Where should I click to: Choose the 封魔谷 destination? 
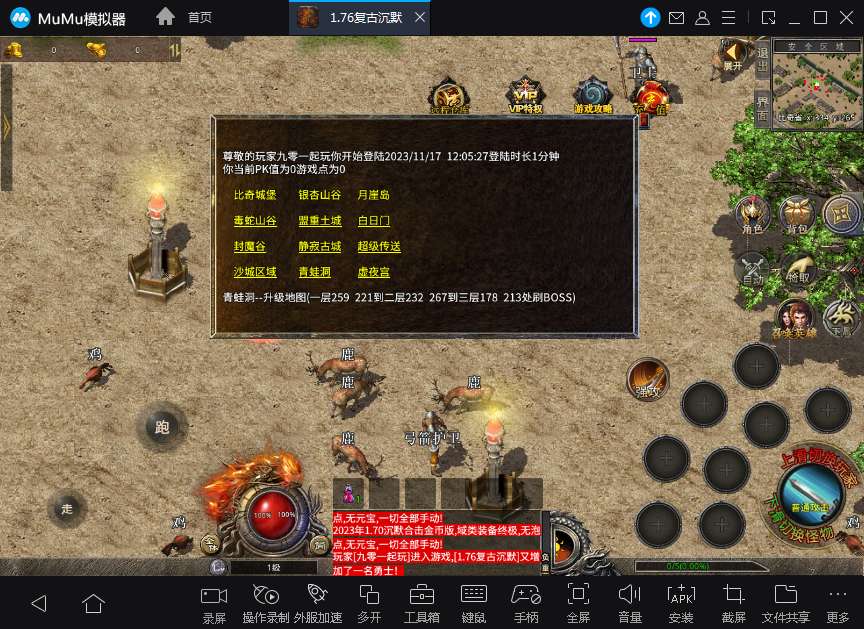point(249,247)
